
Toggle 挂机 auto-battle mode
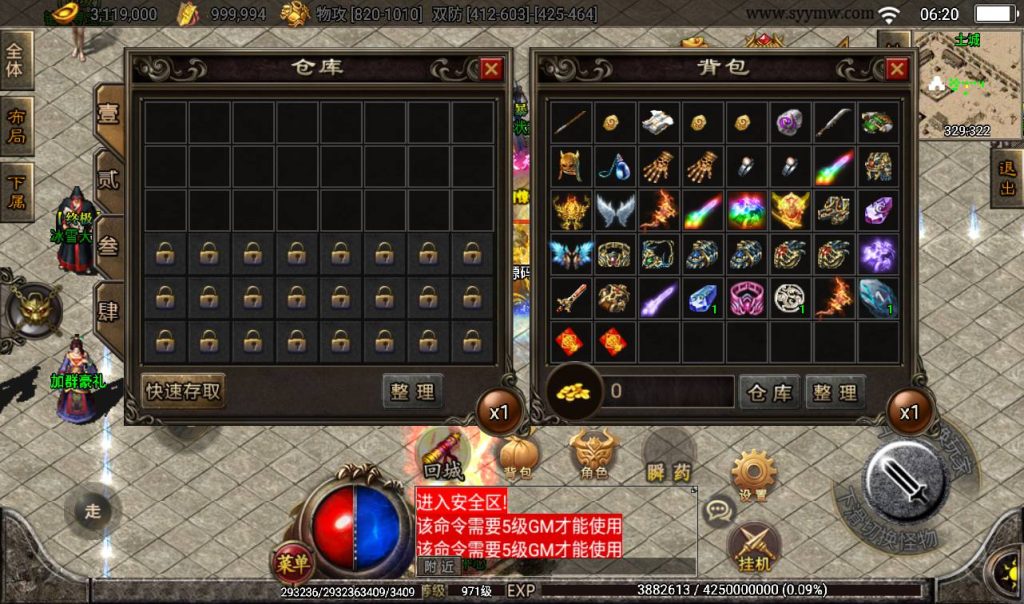[x=754, y=547]
